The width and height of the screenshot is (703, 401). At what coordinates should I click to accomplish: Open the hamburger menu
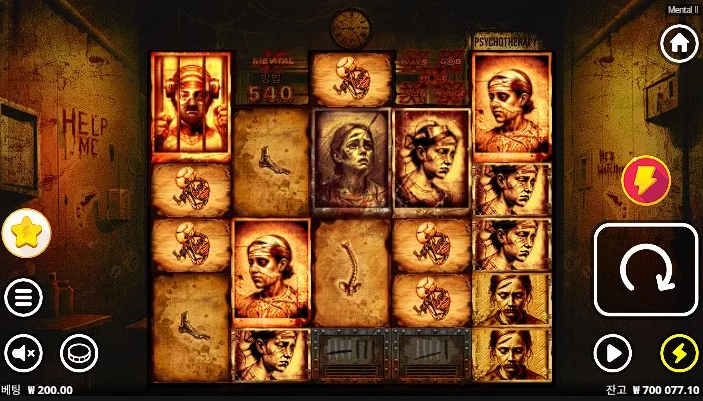pos(22,297)
